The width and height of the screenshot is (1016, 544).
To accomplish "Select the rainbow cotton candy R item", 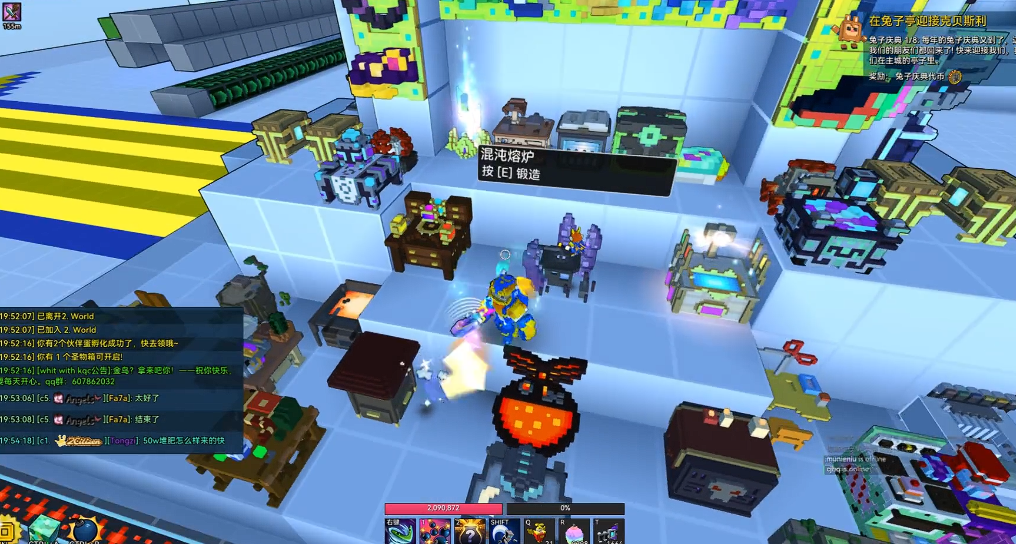I will pos(574,532).
